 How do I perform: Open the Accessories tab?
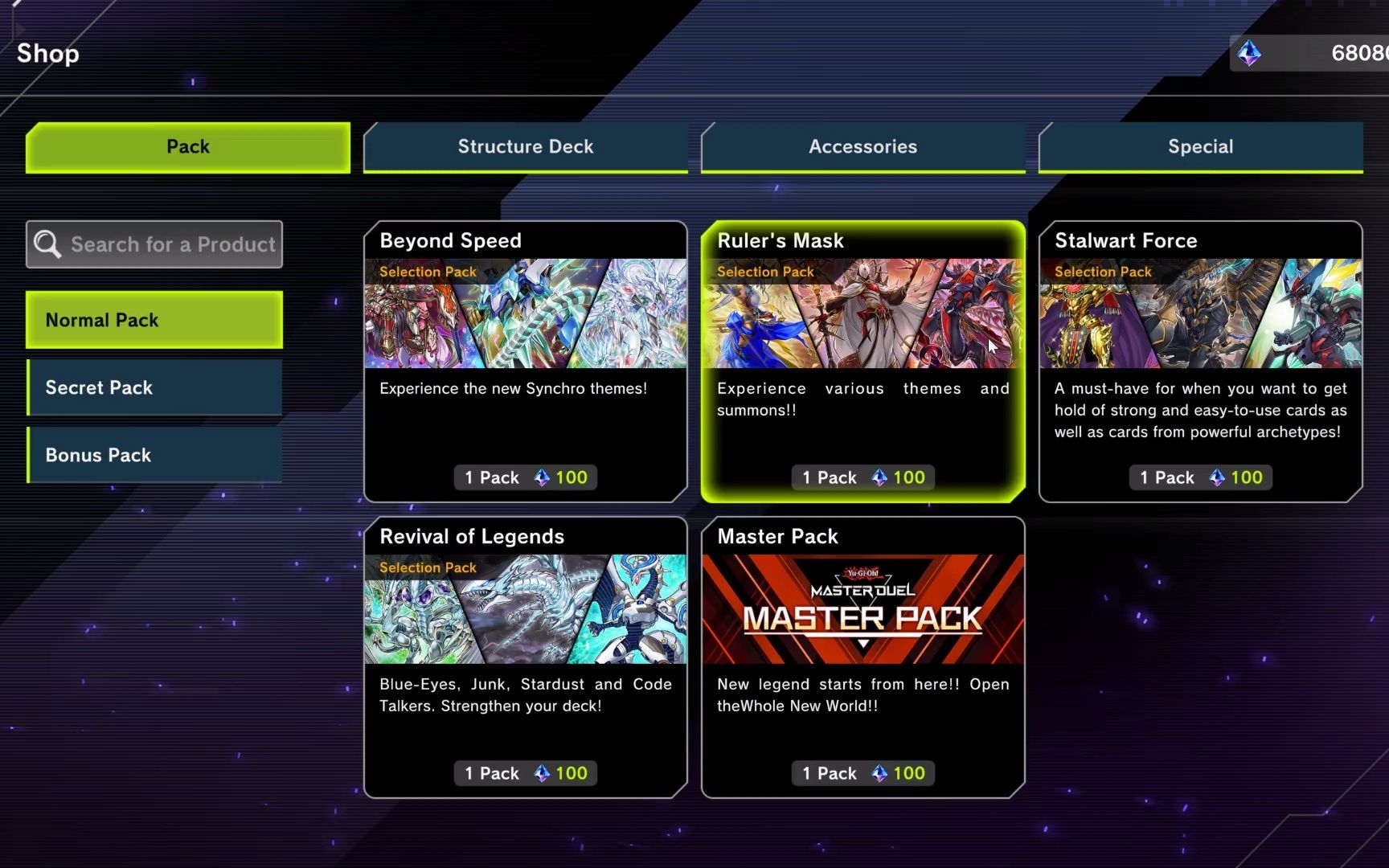coord(862,146)
